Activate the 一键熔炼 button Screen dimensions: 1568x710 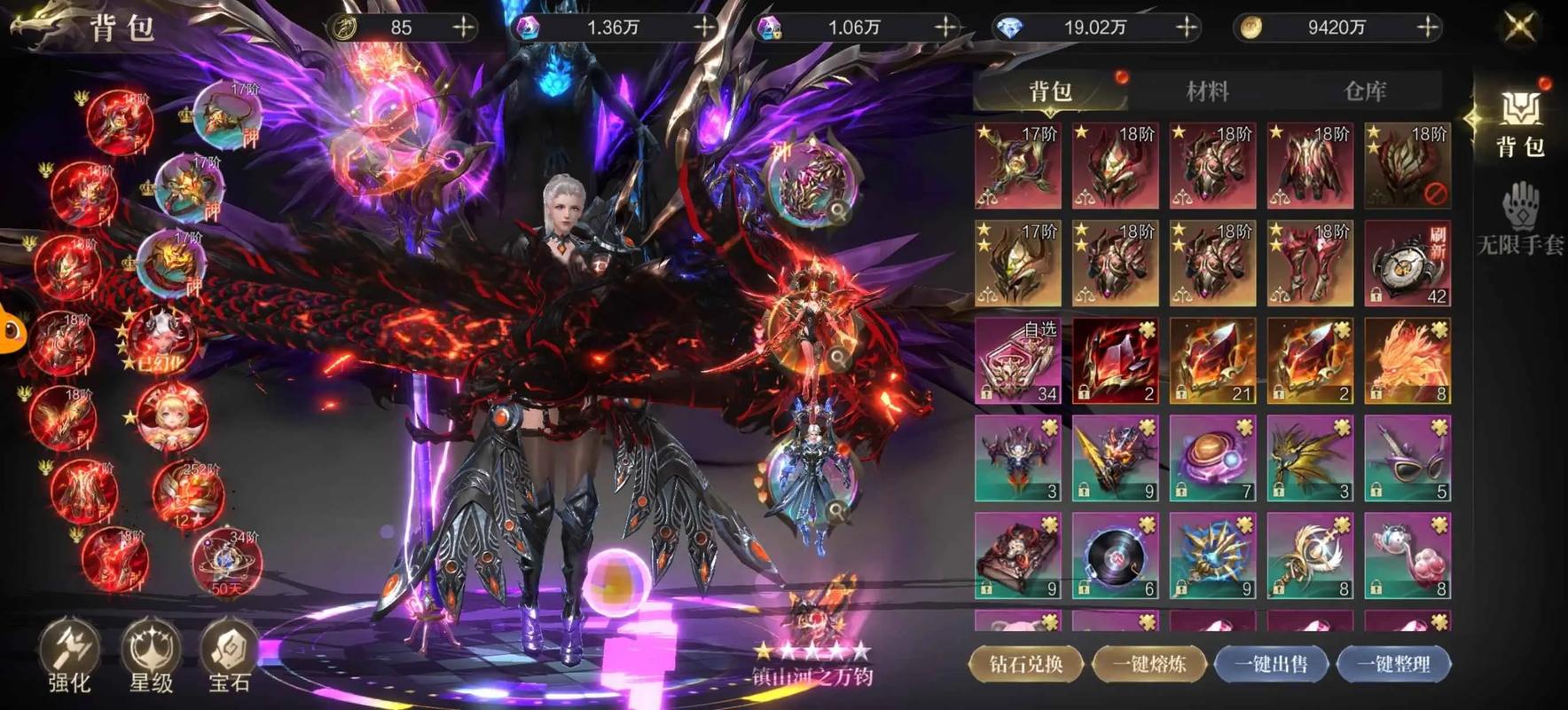[x=1149, y=664]
